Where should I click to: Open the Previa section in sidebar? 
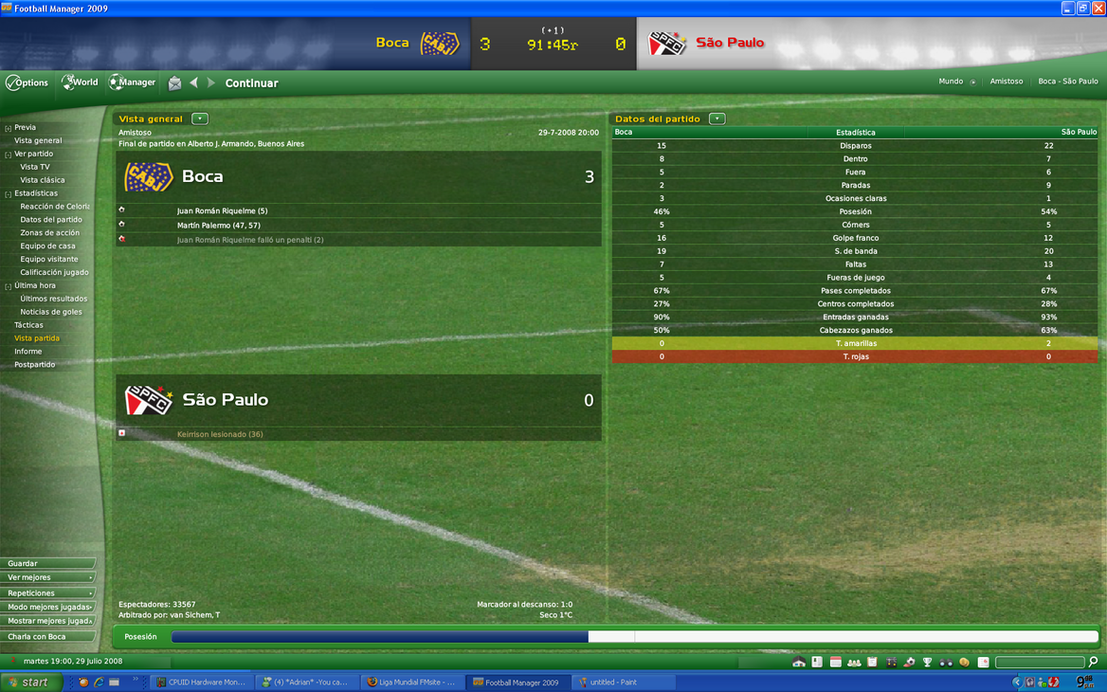tap(25, 128)
